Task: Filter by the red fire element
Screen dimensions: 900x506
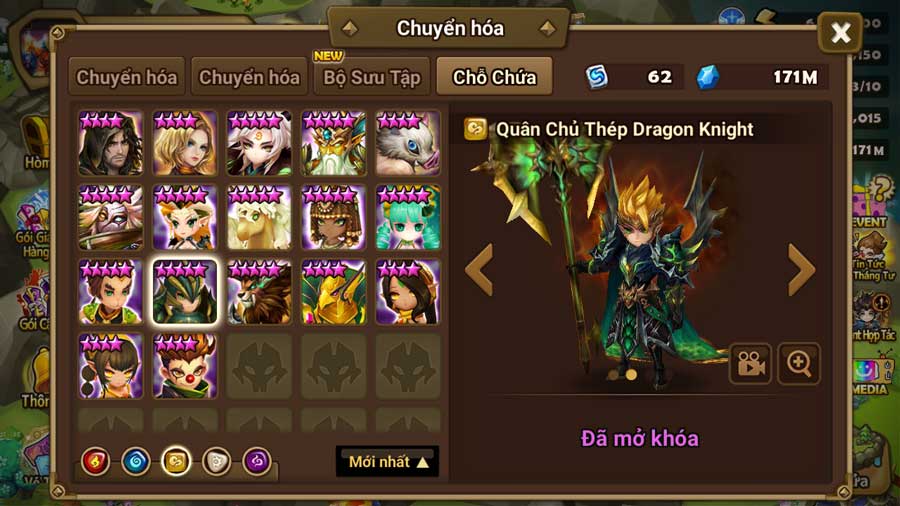Action: coord(96,461)
